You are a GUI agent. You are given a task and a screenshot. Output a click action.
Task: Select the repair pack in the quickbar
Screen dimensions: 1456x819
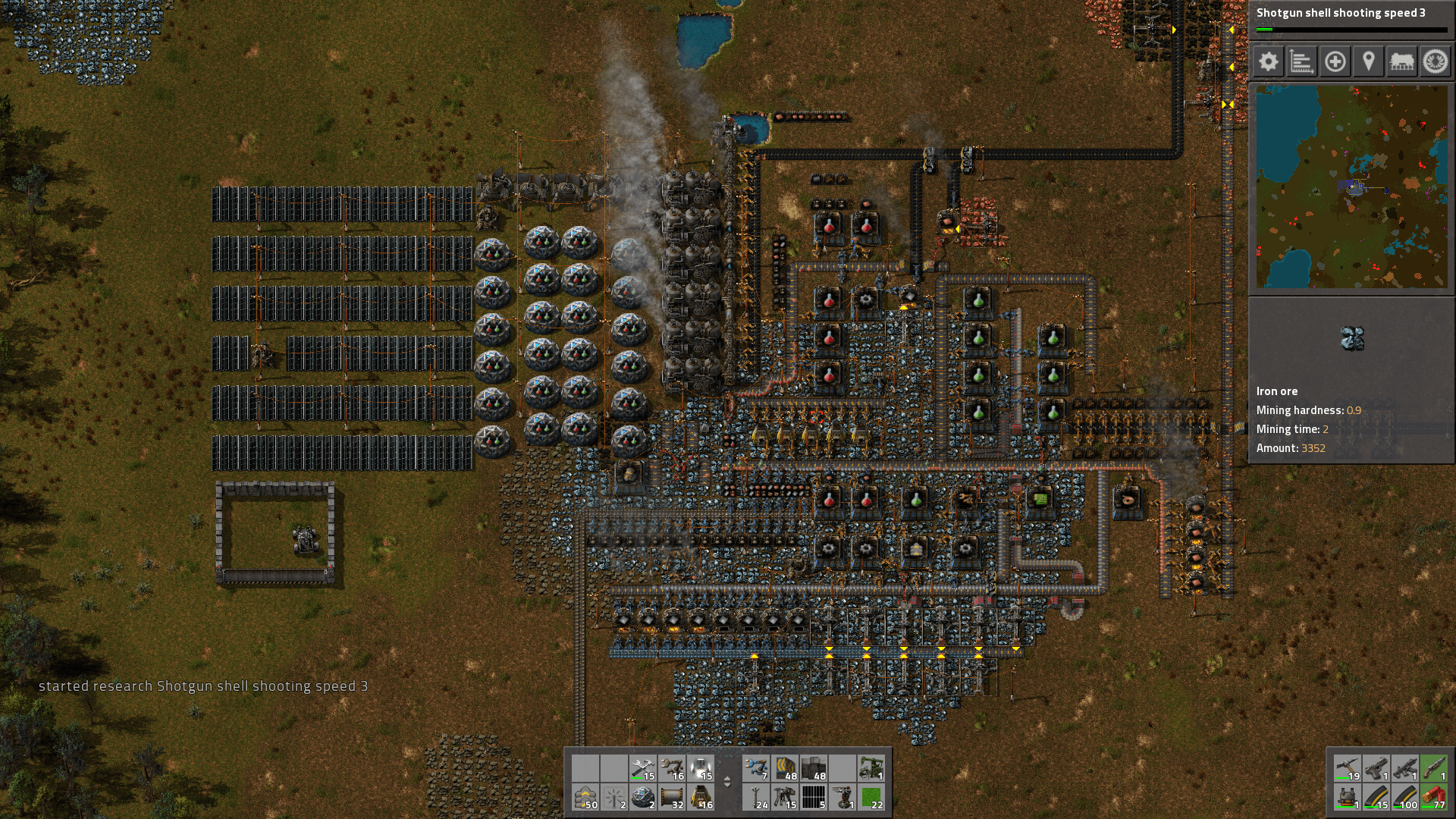(642, 768)
